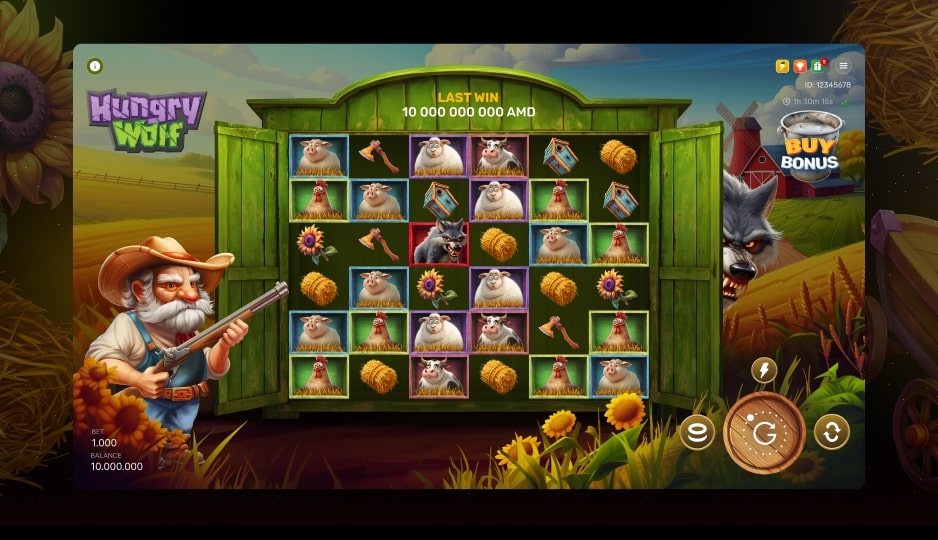Open the game info button

click(x=95, y=66)
